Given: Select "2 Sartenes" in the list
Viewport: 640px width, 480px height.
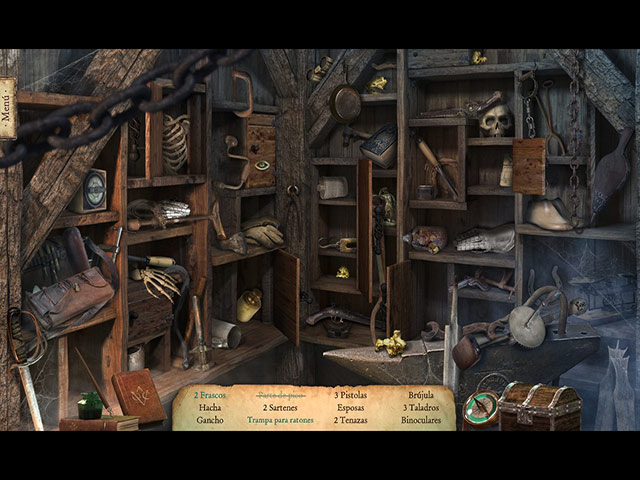Looking at the screenshot, I should coord(280,408).
